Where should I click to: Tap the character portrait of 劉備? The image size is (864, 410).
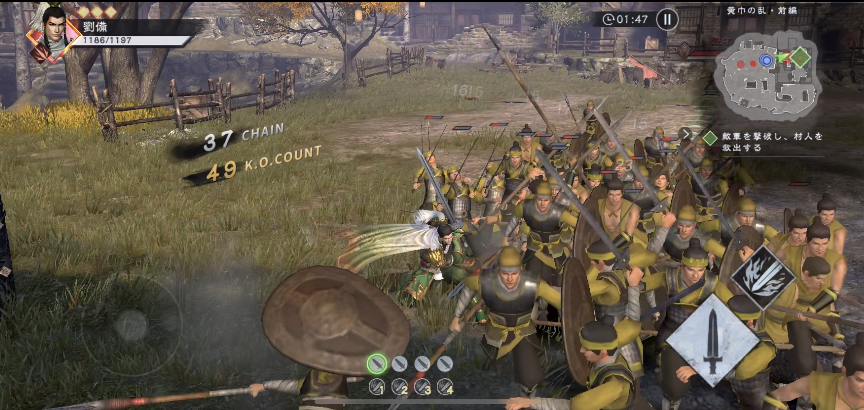pyautogui.click(x=51, y=28)
